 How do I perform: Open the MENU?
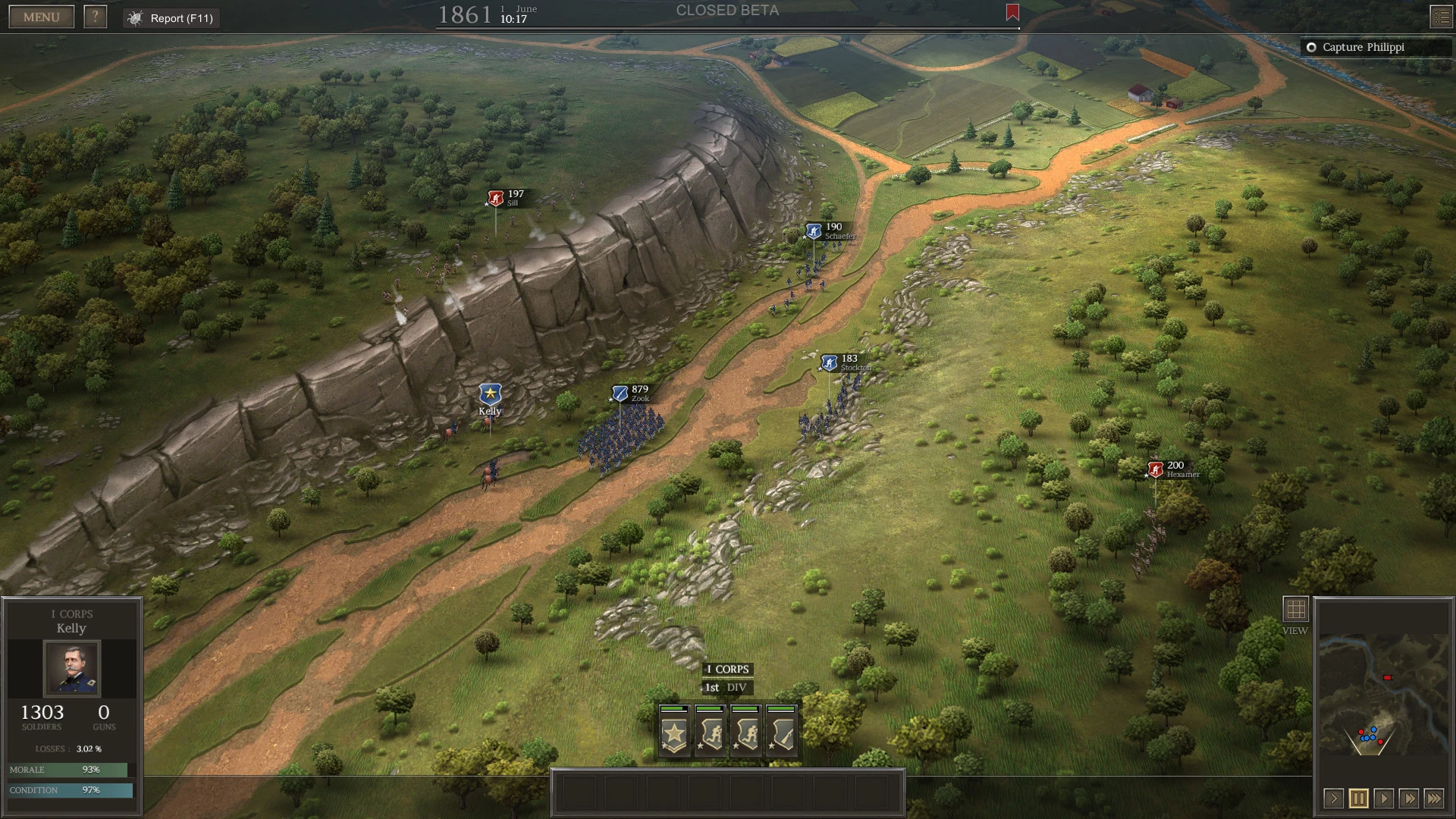pyautogui.click(x=40, y=16)
